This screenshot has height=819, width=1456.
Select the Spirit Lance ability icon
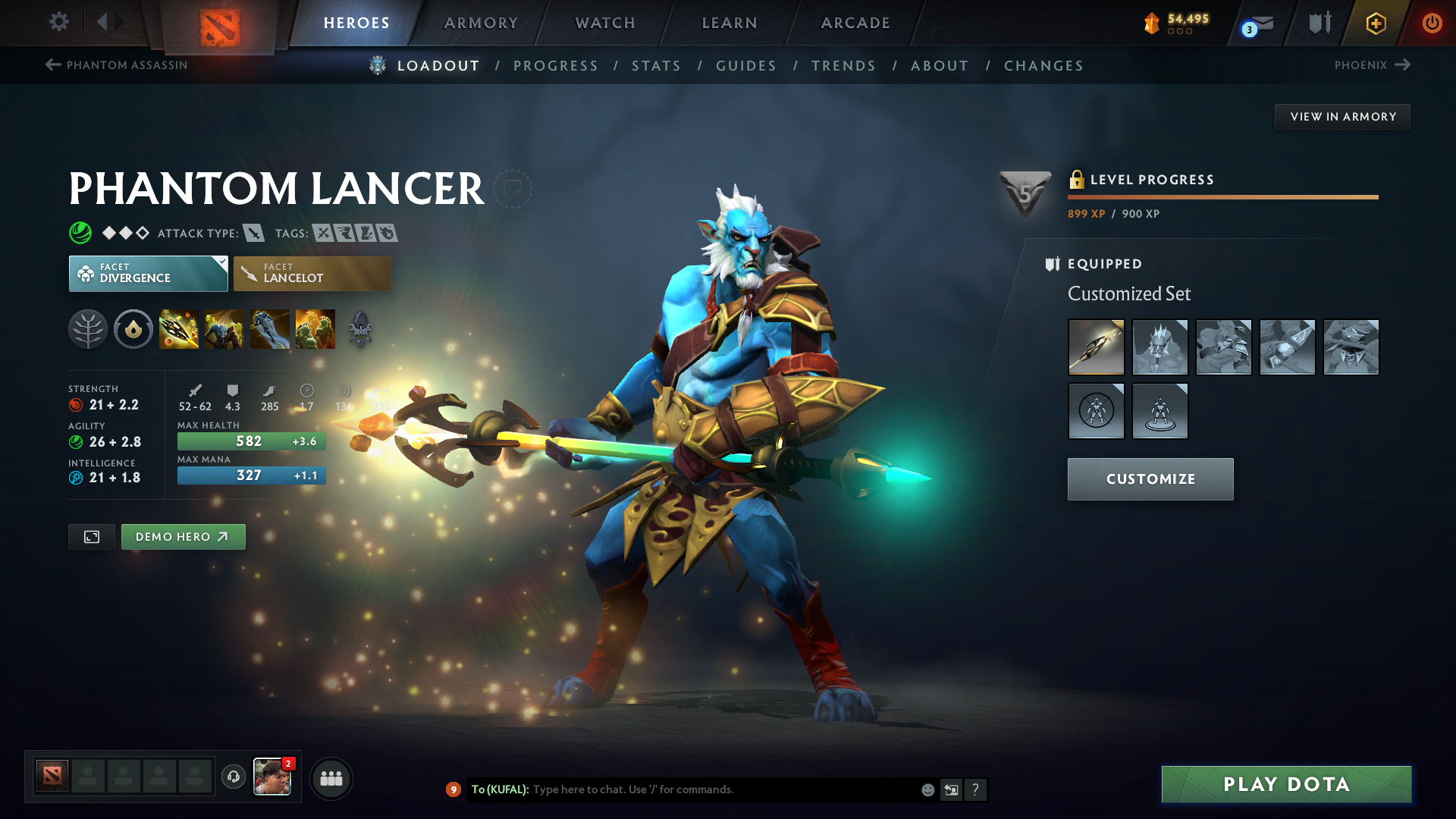click(179, 329)
